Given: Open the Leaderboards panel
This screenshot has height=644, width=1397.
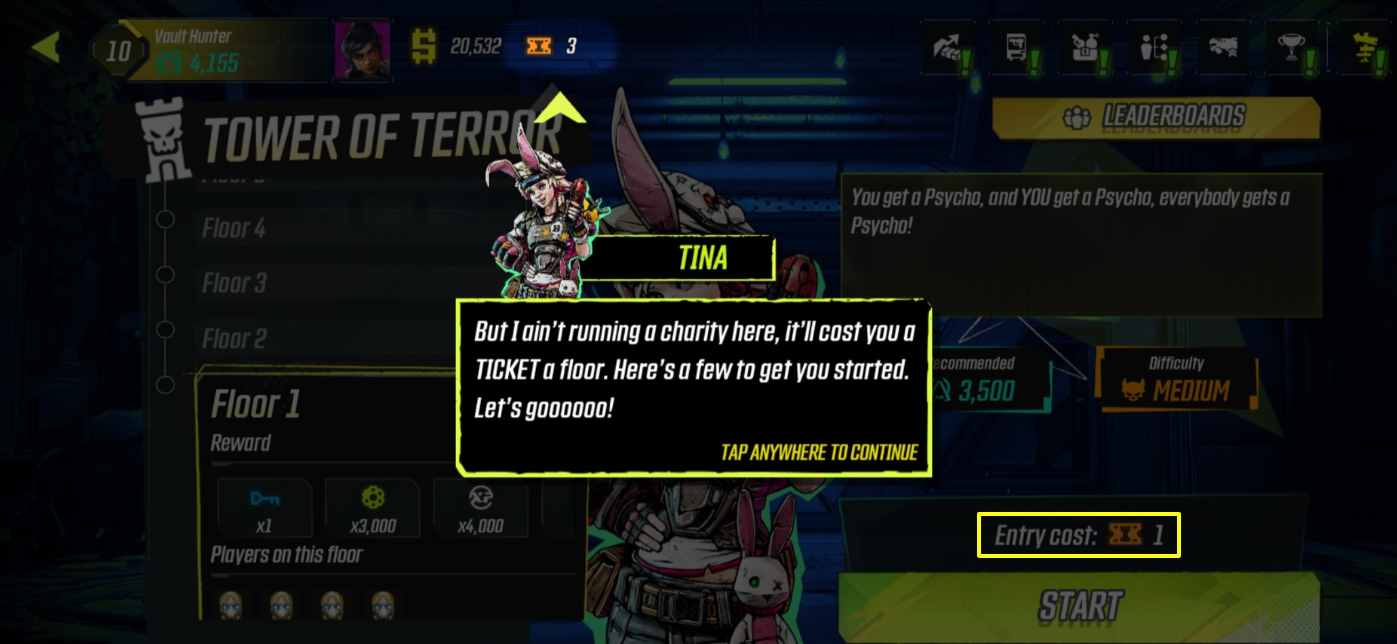Looking at the screenshot, I should pyautogui.click(x=1156, y=118).
